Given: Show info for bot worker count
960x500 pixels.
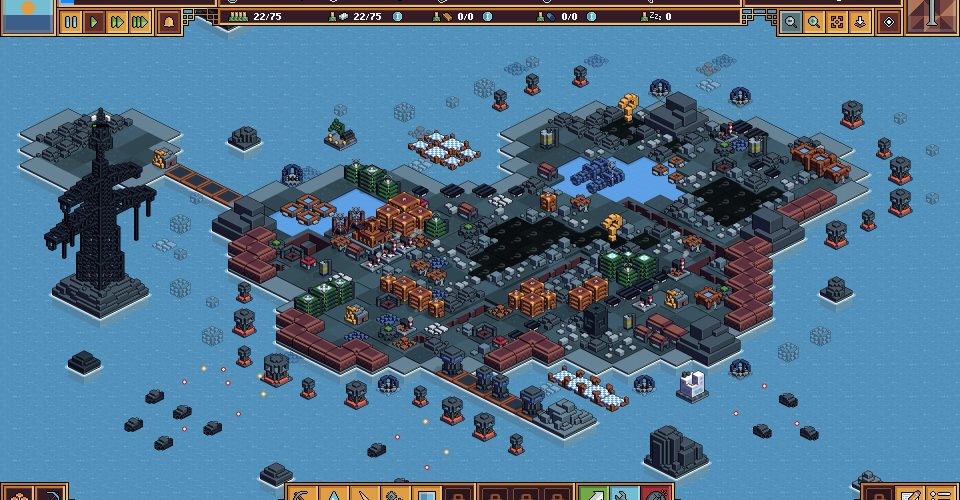Looking at the screenshot, I should 397,17.
